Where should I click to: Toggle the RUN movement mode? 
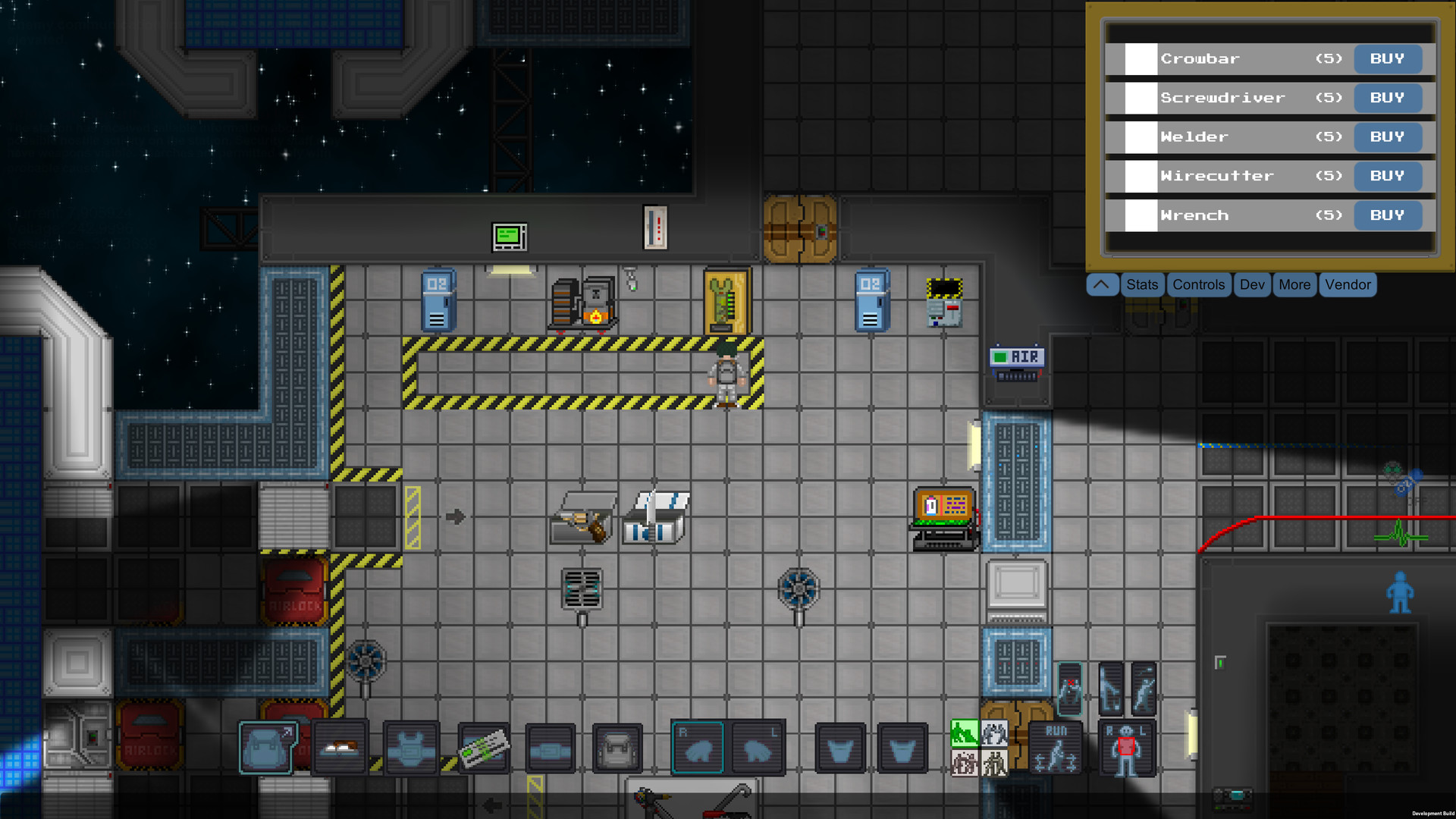tap(1056, 748)
